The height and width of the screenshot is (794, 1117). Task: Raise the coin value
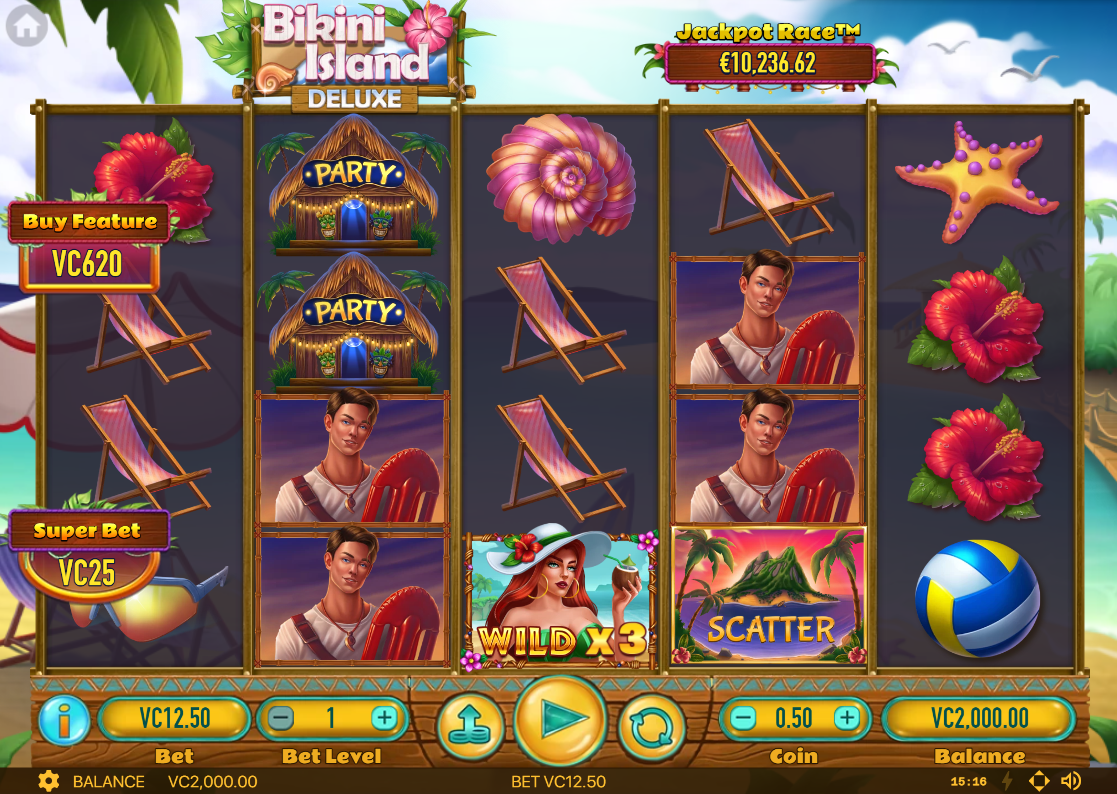[847, 718]
